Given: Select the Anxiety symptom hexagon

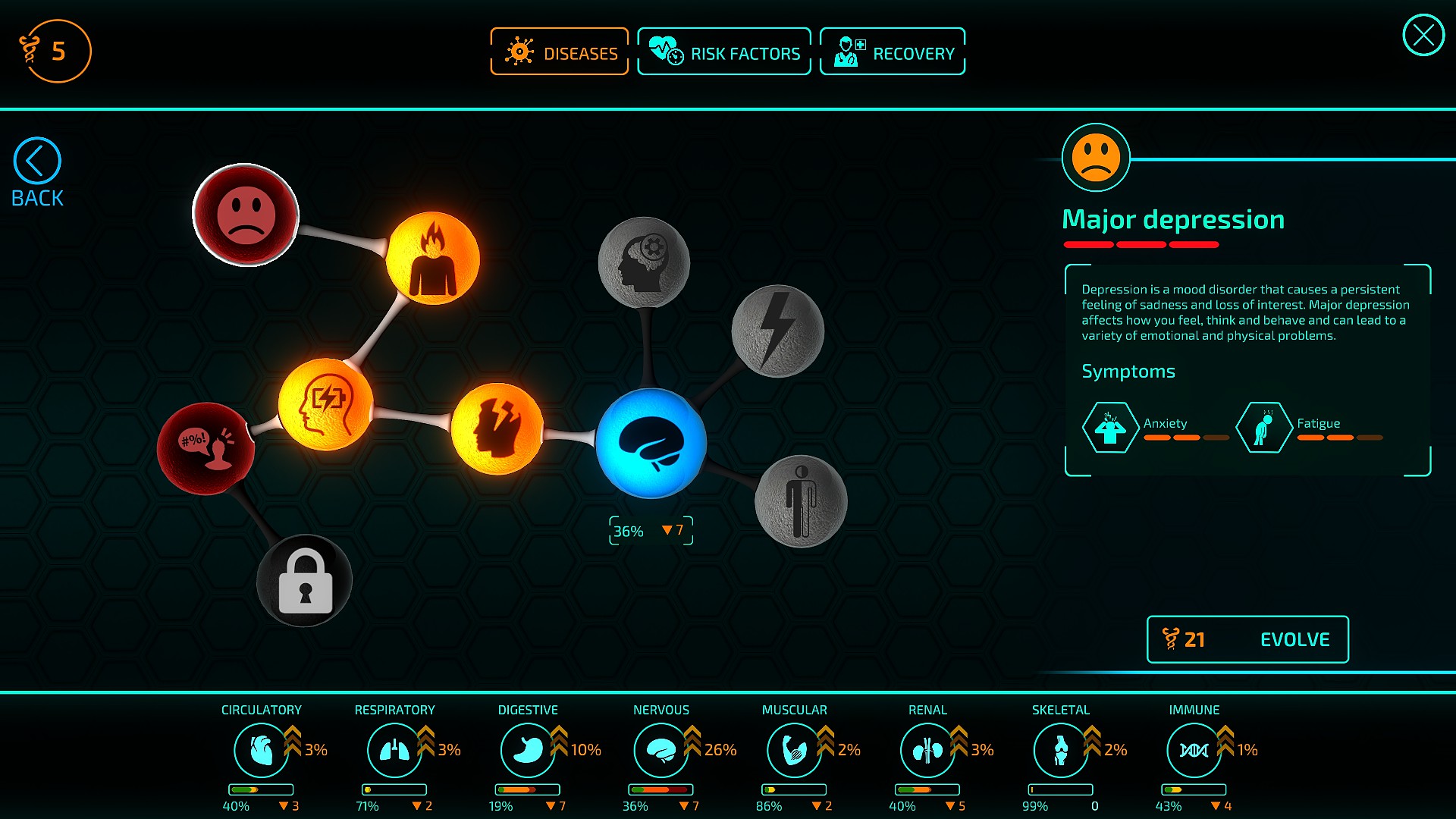Looking at the screenshot, I should point(1109,427).
